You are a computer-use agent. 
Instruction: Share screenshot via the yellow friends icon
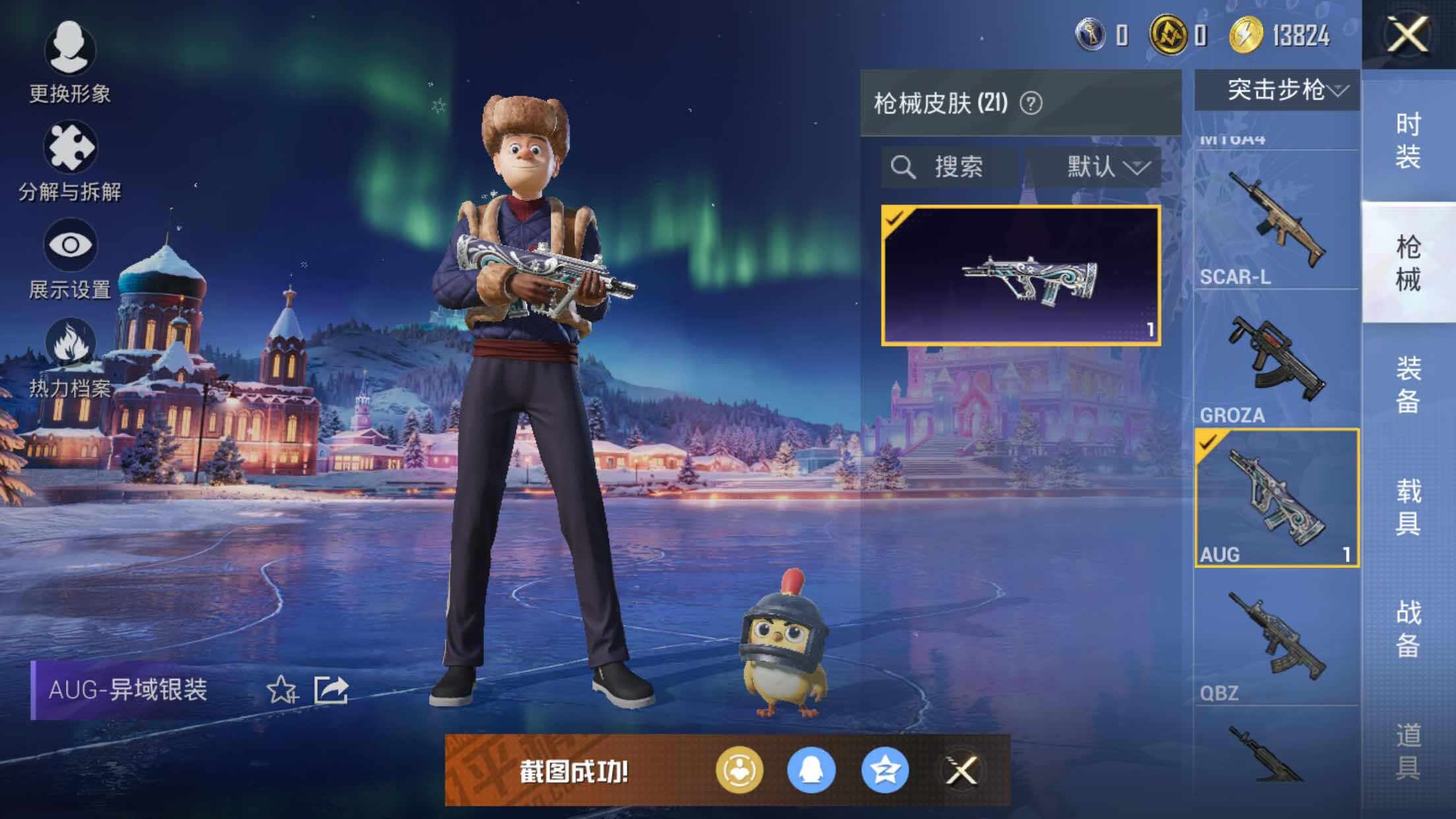pyautogui.click(x=739, y=770)
